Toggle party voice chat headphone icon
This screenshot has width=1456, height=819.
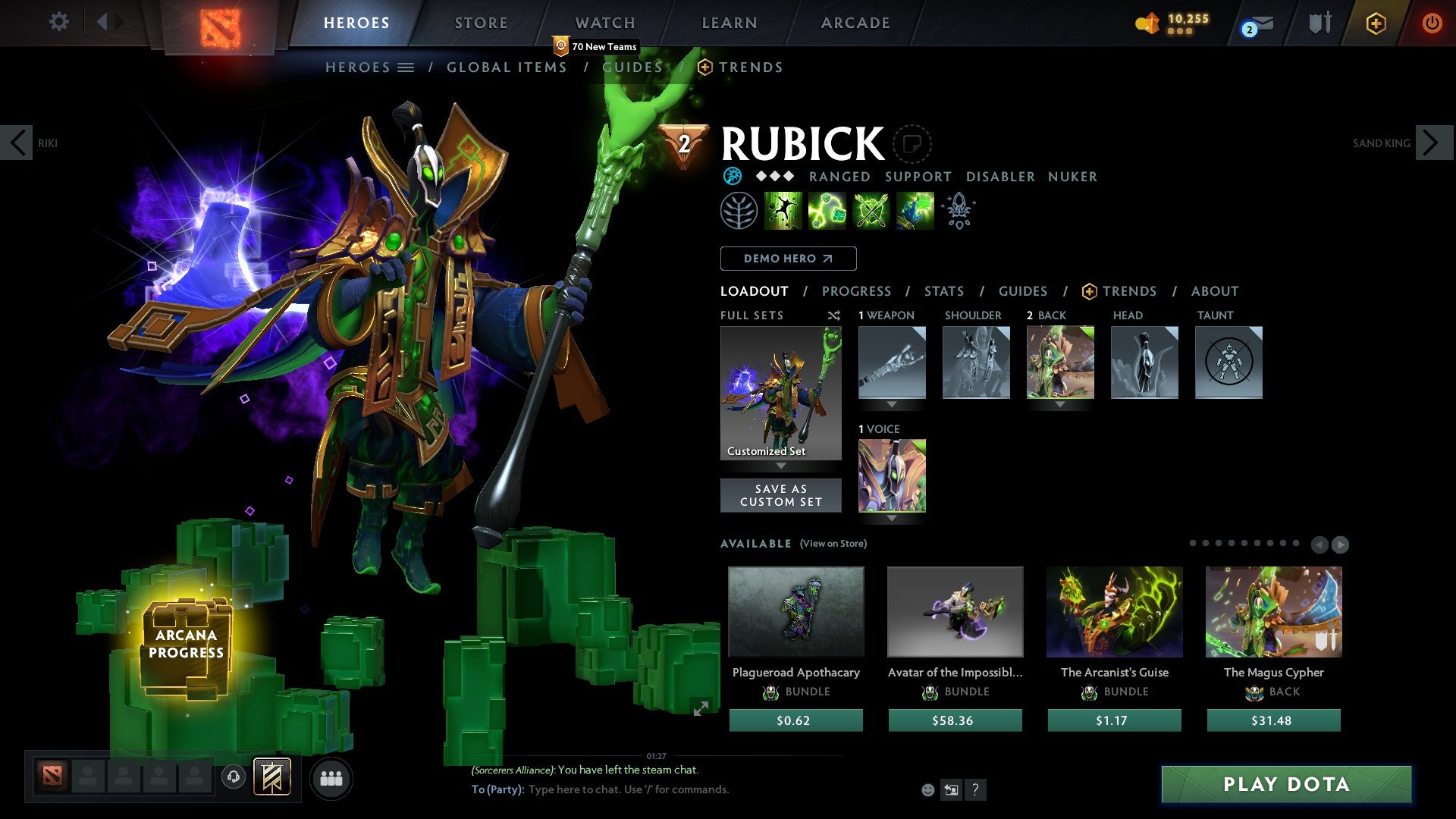233,777
